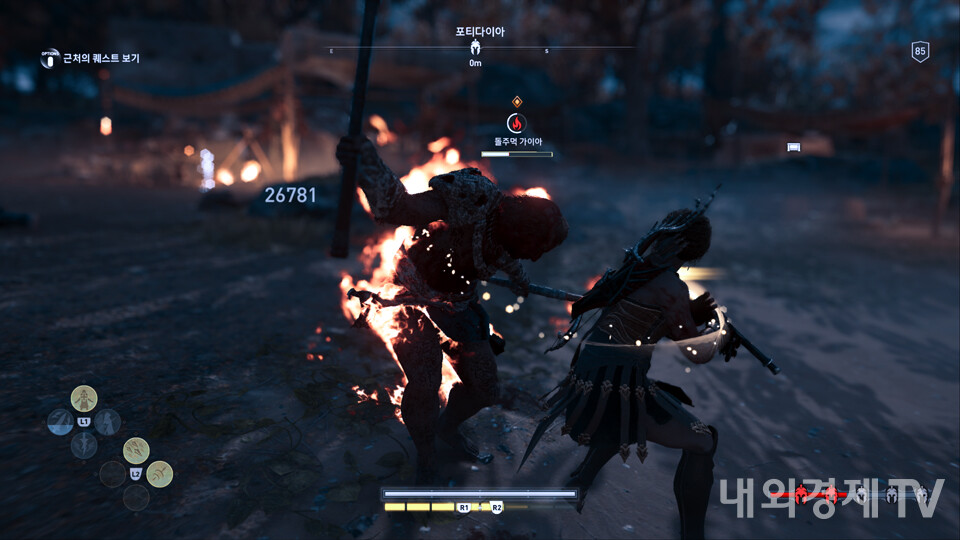The width and height of the screenshot is (960, 540).
Task: Select the orange diamond enemy marker
Action: (517, 101)
